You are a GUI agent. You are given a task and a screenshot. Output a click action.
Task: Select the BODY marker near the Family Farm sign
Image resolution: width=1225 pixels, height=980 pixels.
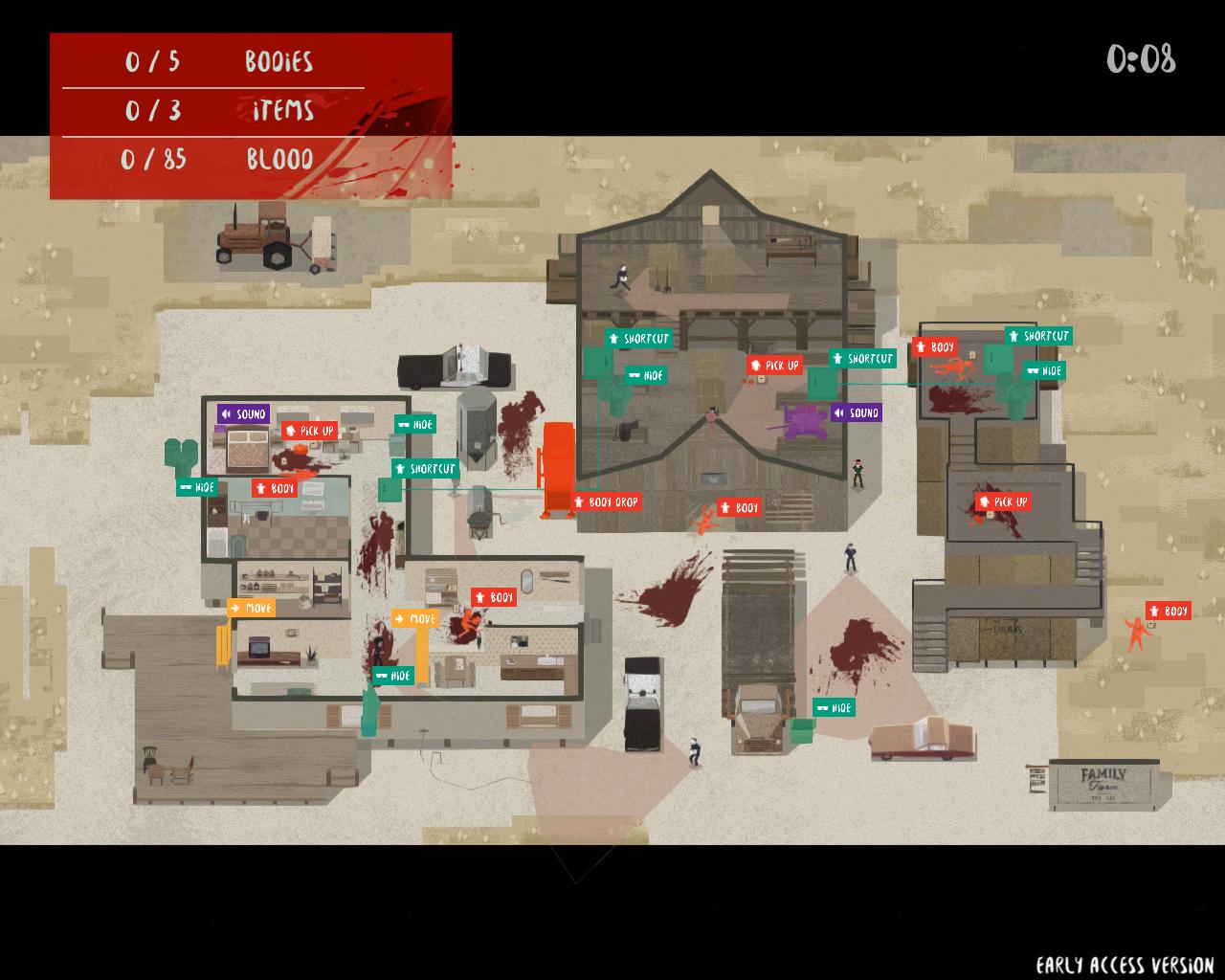(x=1169, y=612)
